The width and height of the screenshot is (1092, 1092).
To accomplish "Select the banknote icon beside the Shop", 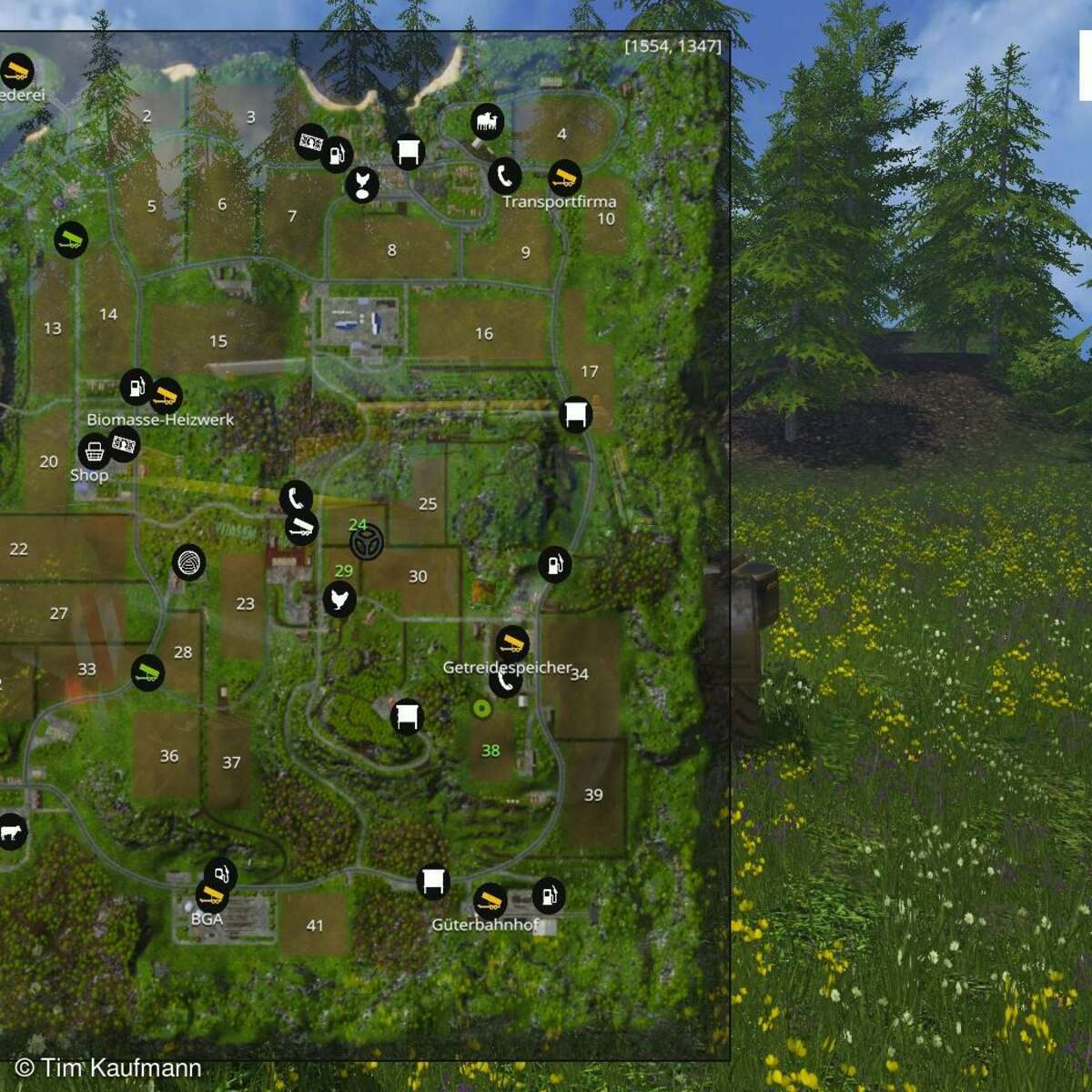I will 123,444.
